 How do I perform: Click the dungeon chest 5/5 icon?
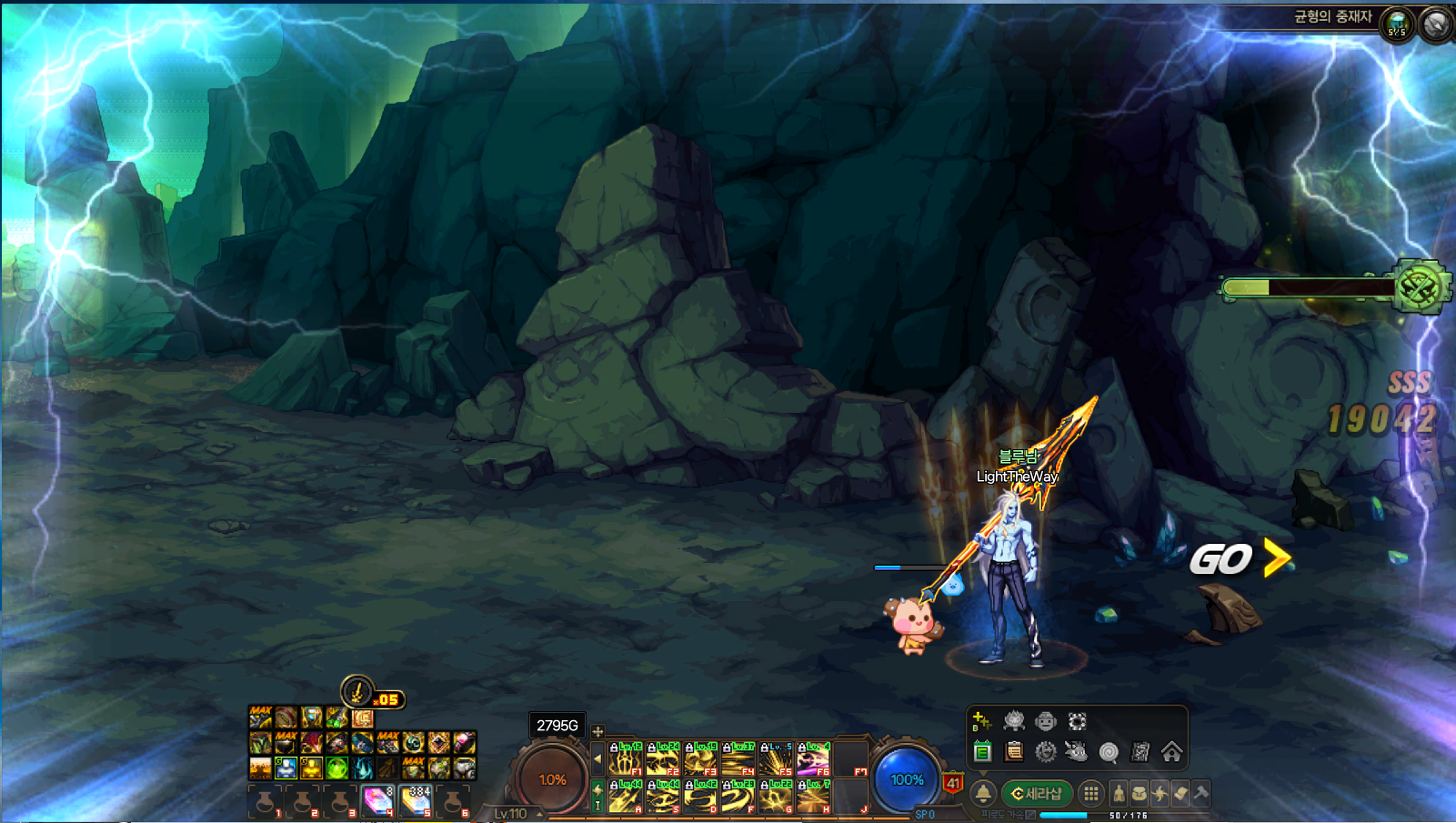coord(1397,24)
